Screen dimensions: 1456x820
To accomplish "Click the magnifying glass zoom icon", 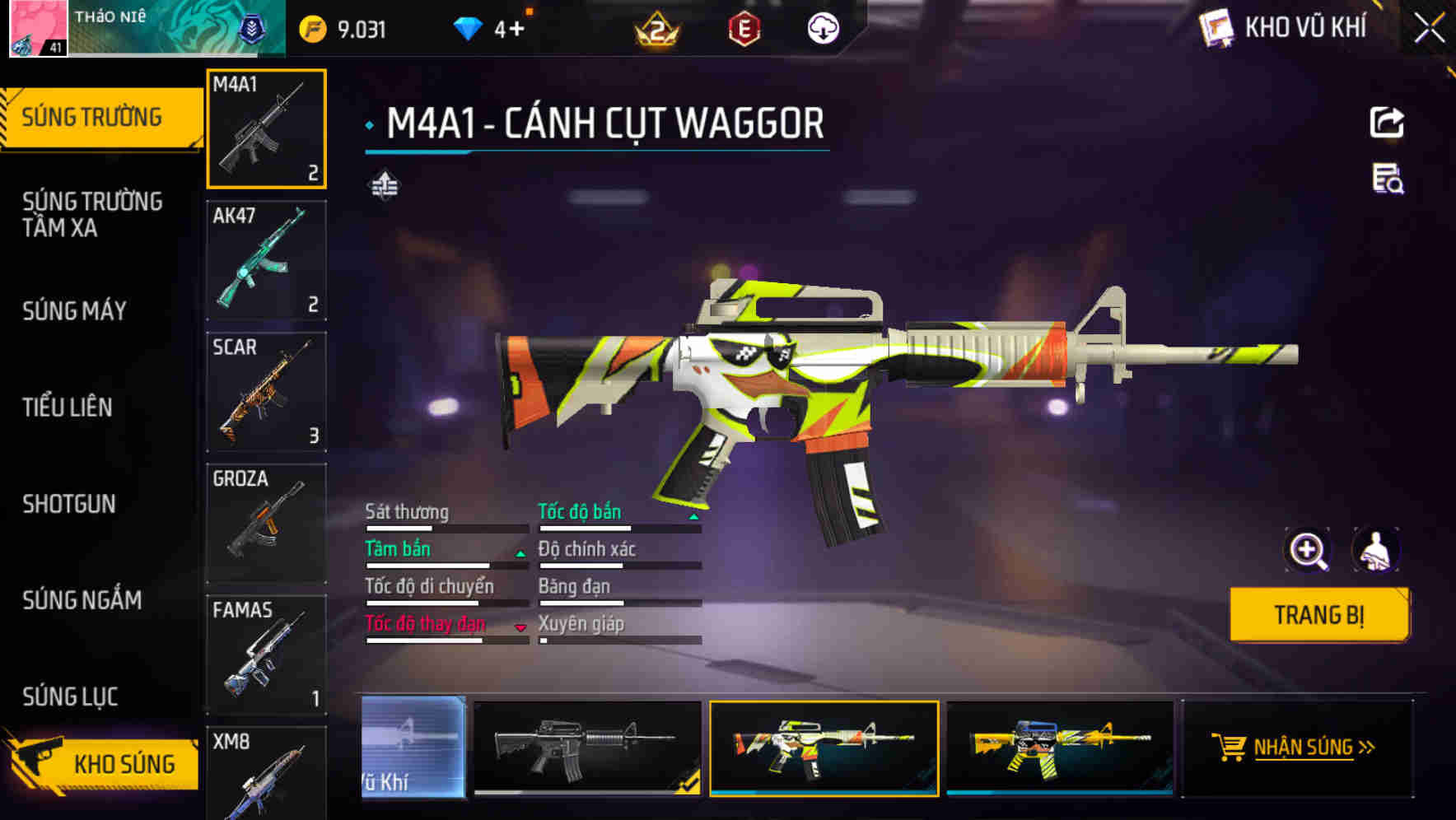I will pyautogui.click(x=1308, y=550).
